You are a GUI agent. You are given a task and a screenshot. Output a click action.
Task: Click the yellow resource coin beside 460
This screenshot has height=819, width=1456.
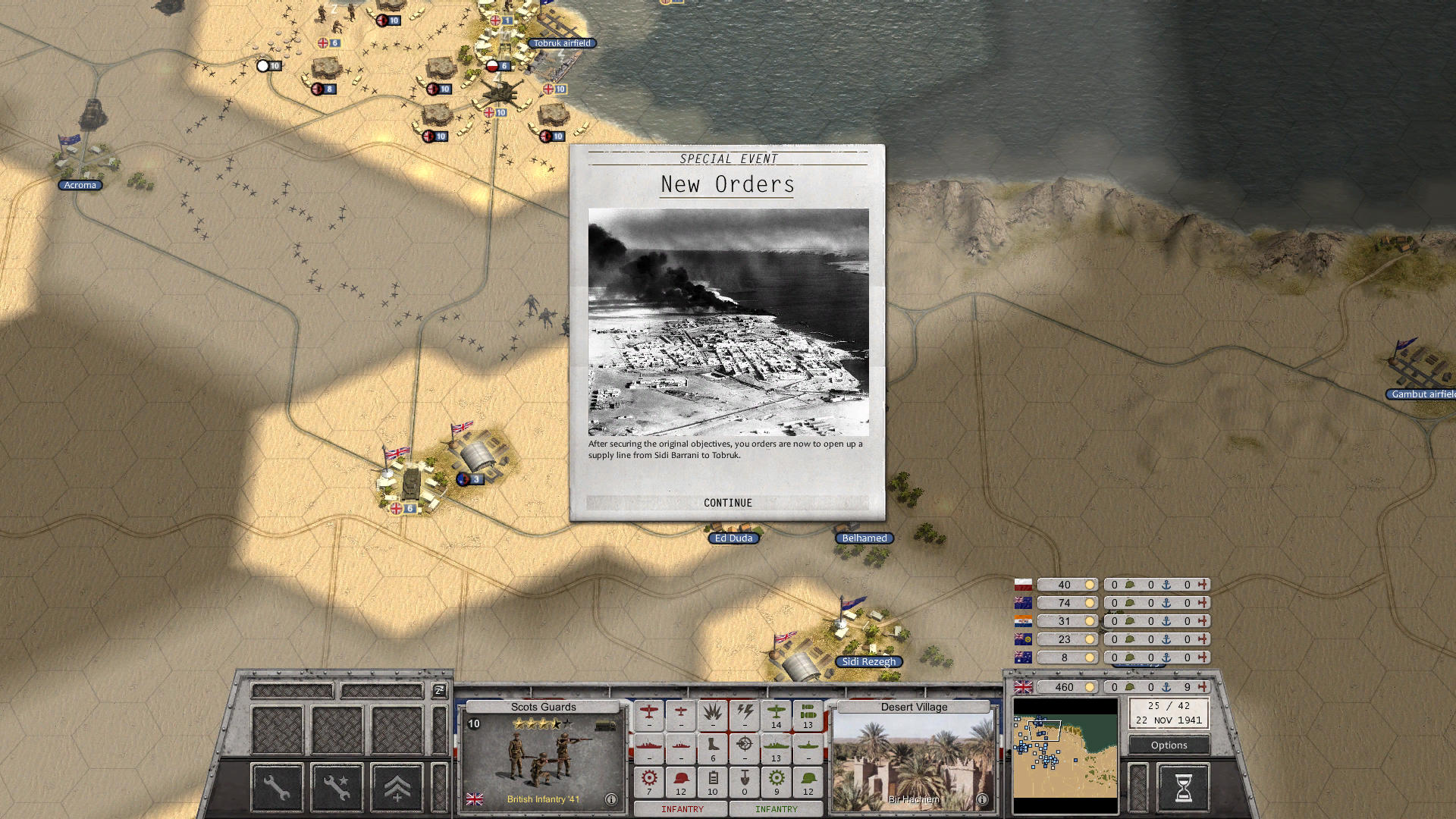click(1090, 687)
